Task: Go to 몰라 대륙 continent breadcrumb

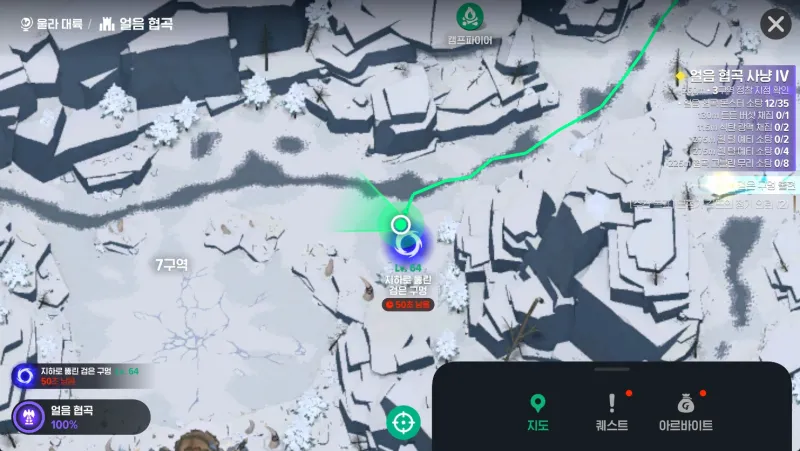Action: (x=50, y=23)
